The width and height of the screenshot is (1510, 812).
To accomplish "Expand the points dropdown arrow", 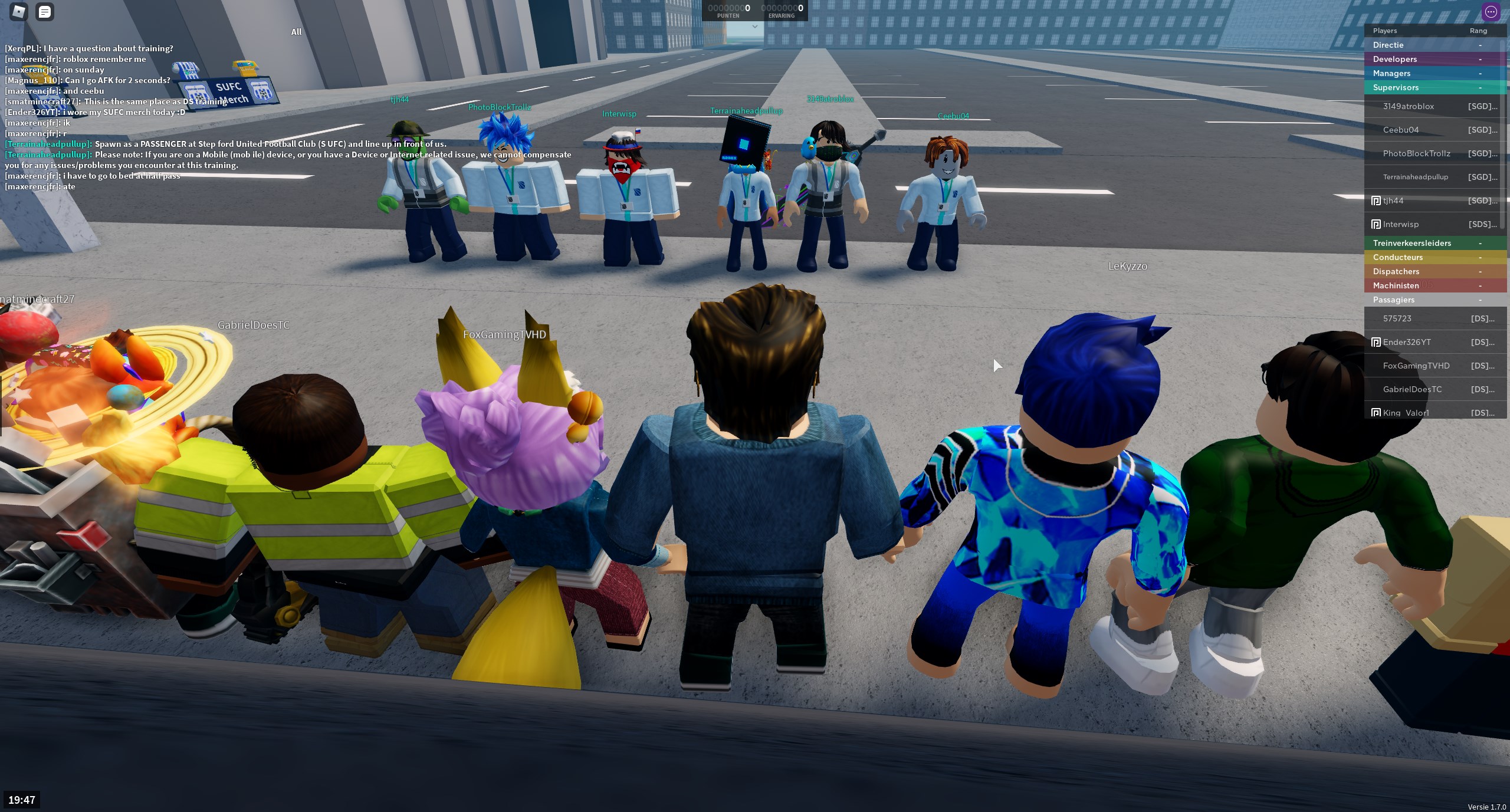I will tap(754, 27).
